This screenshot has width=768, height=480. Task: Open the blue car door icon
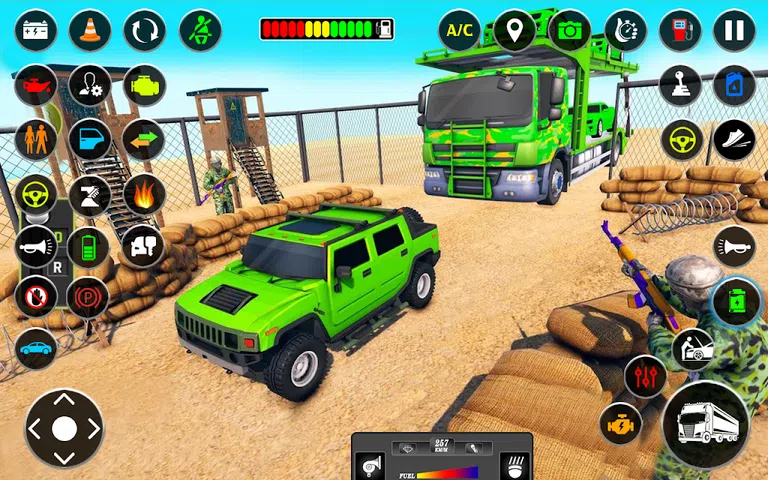(x=90, y=140)
